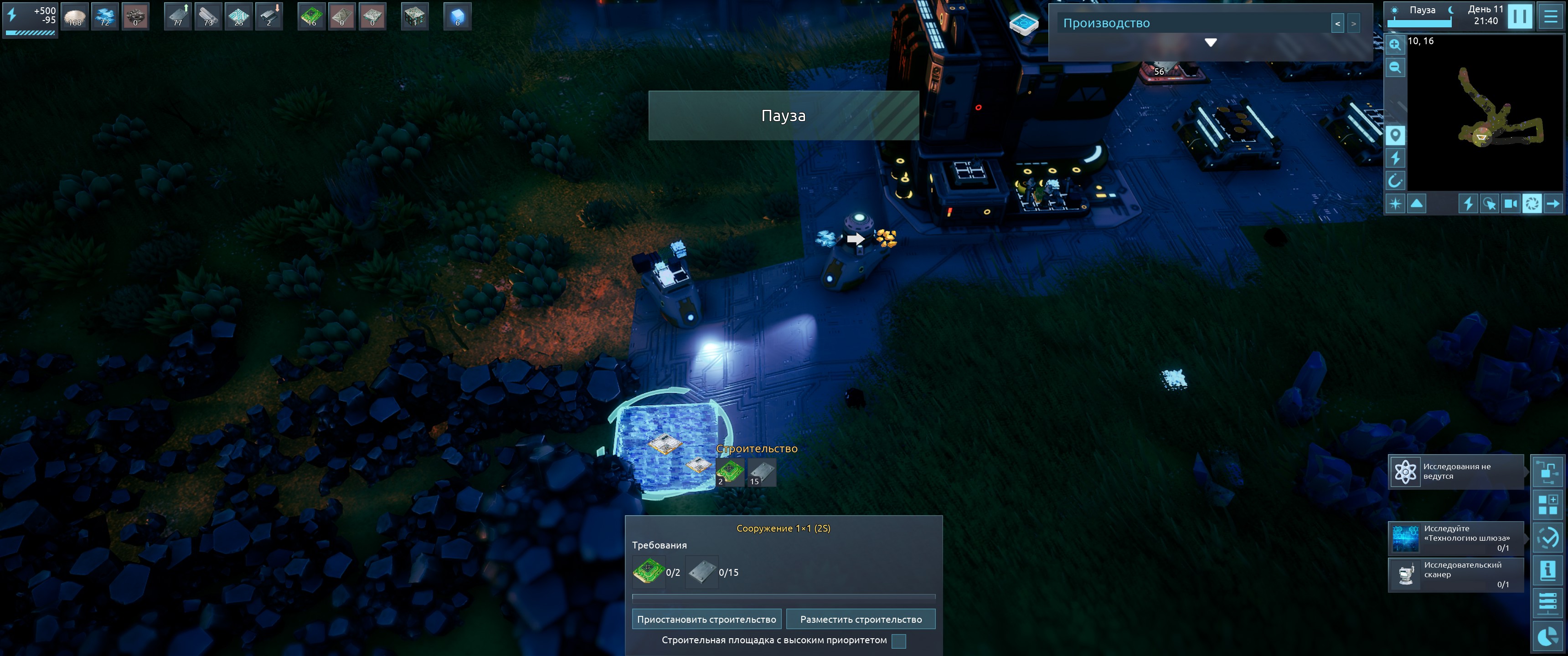Screen dimensions: 1568x656
Task: Zoom out on the minimap
Action: (x=1395, y=67)
